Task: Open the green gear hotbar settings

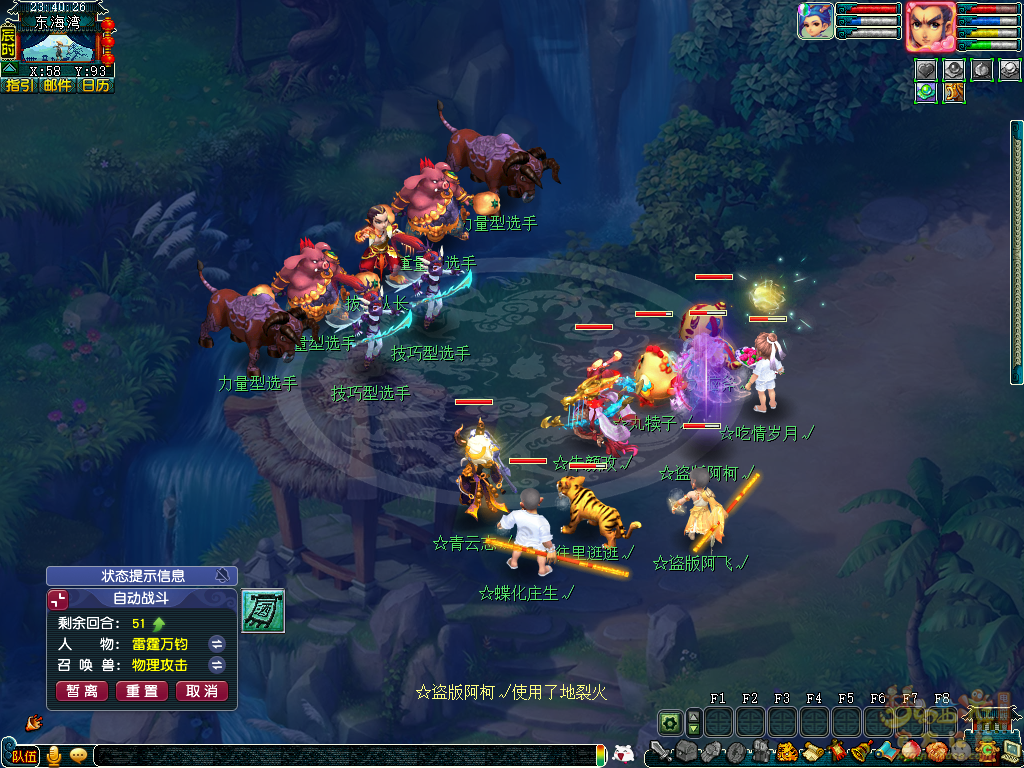Action: tap(669, 721)
